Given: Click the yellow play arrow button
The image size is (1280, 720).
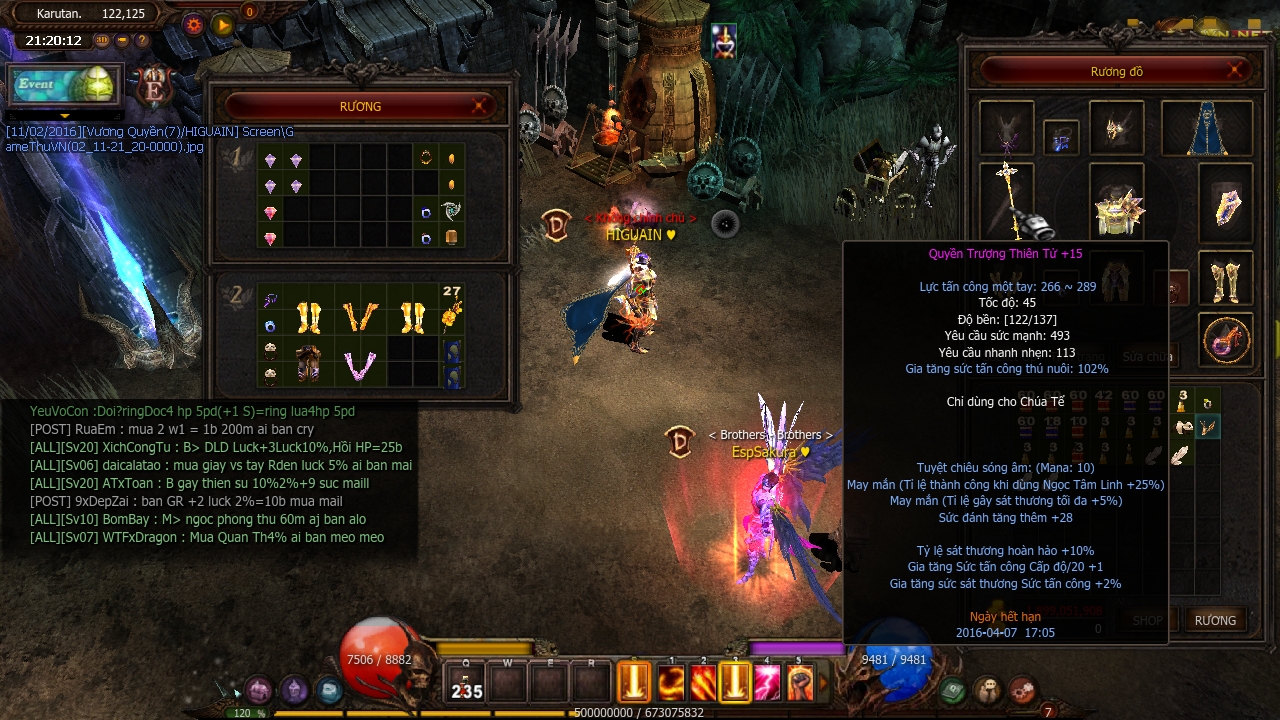Looking at the screenshot, I should pos(223,25).
